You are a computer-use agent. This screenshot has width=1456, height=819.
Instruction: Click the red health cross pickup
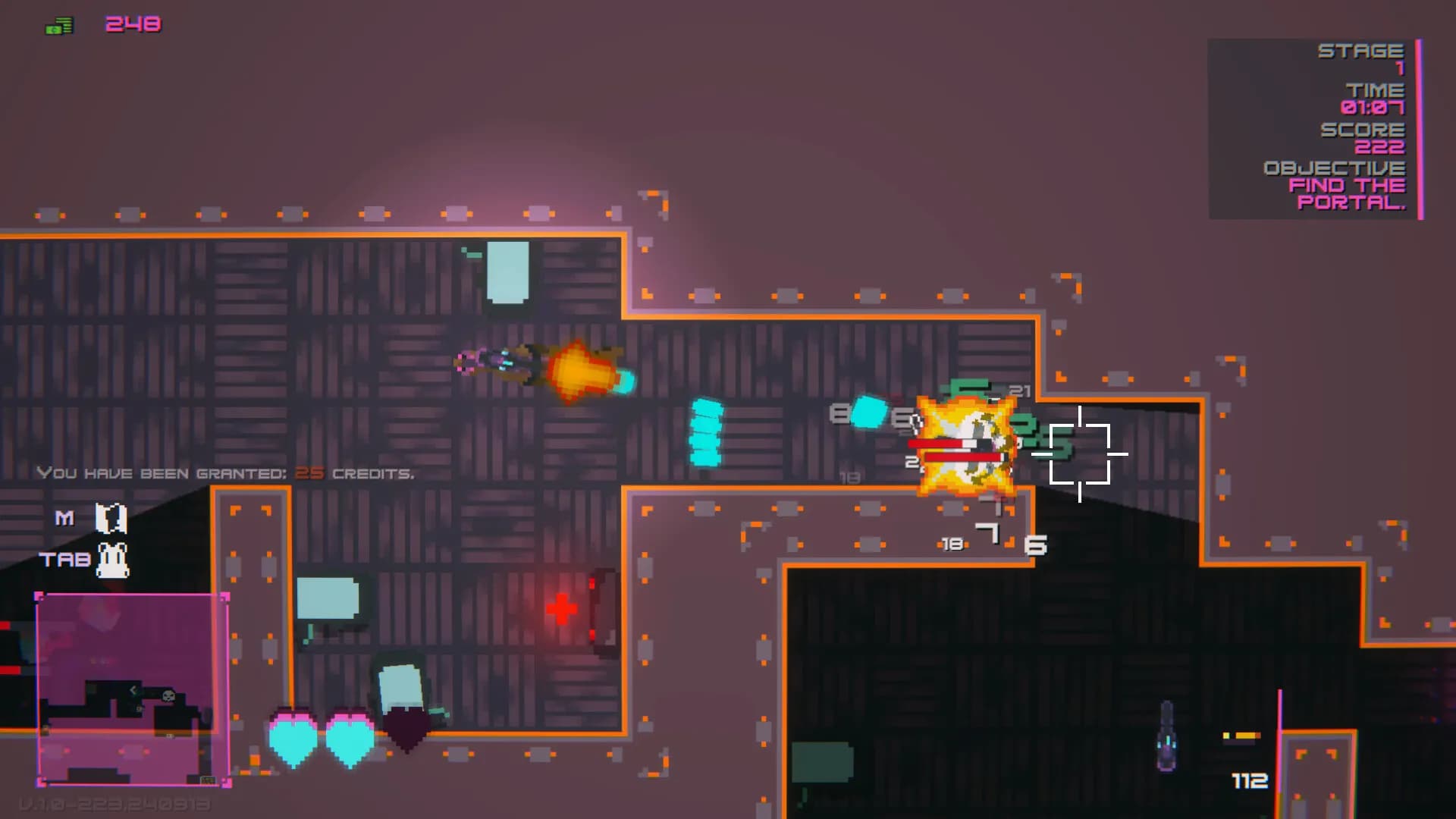click(x=562, y=607)
